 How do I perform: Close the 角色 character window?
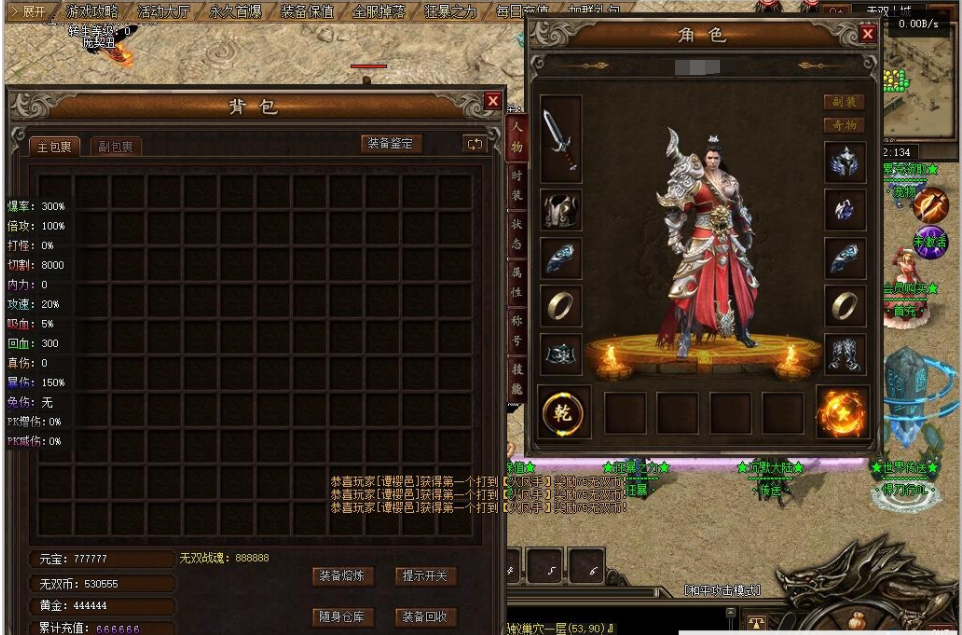(867, 34)
